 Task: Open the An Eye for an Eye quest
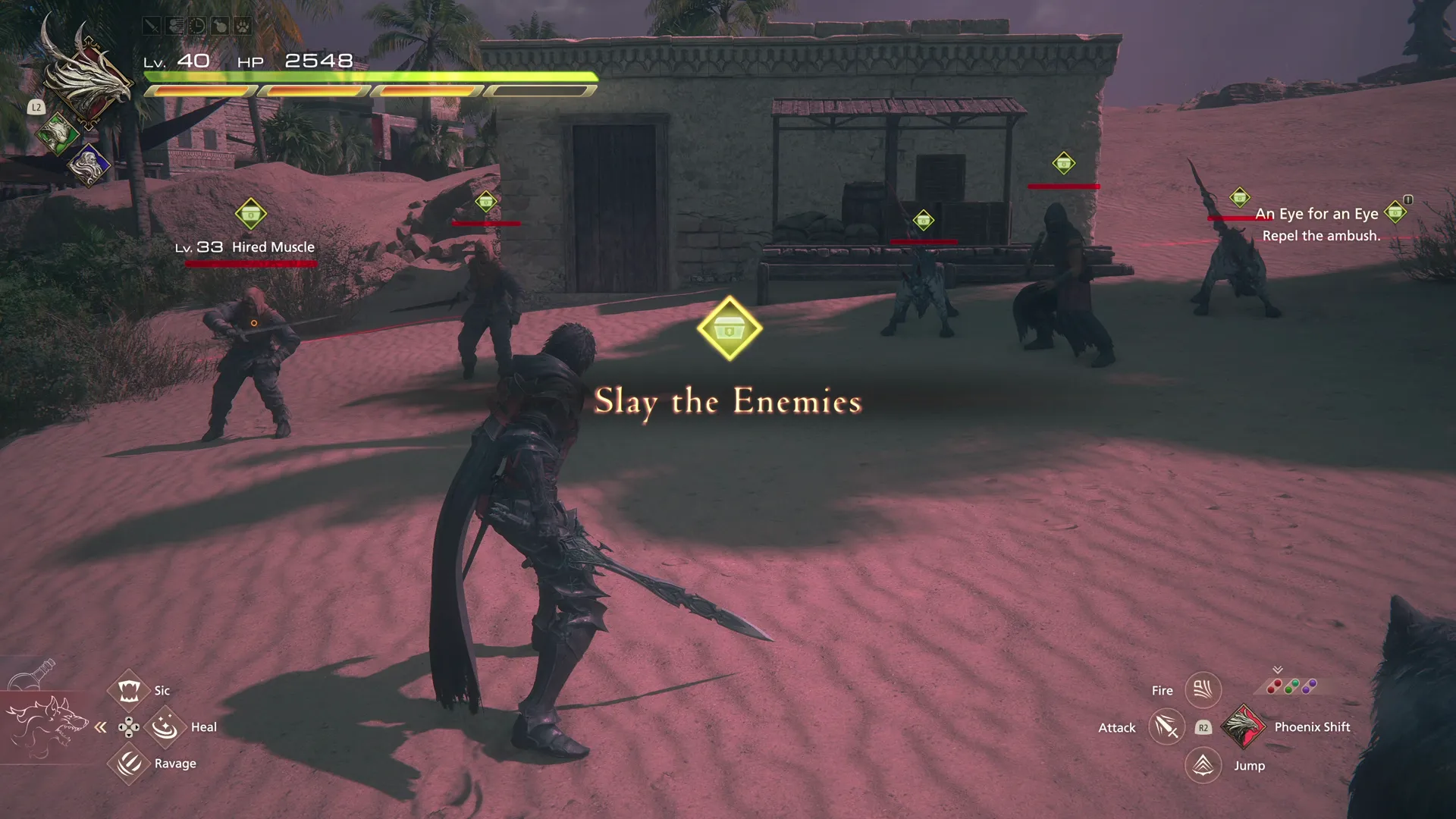pos(1318,214)
